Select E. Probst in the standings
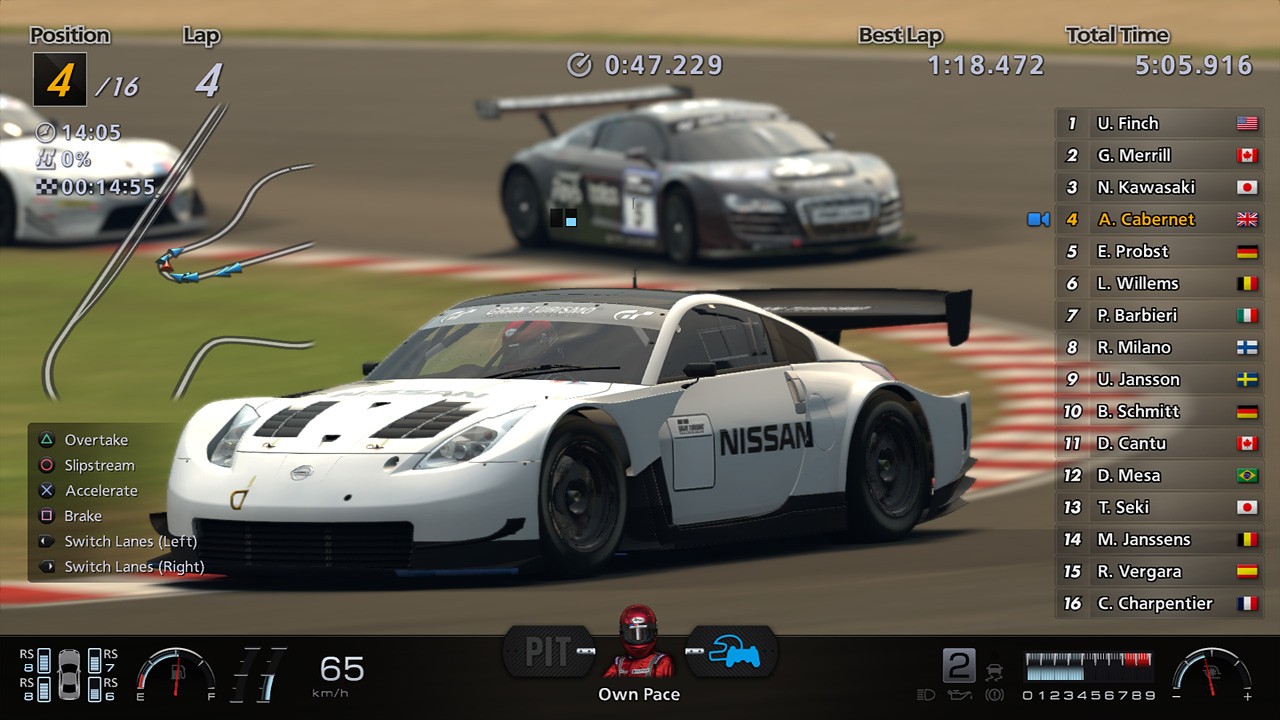The image size is (1280, 720). (1160, 251)
